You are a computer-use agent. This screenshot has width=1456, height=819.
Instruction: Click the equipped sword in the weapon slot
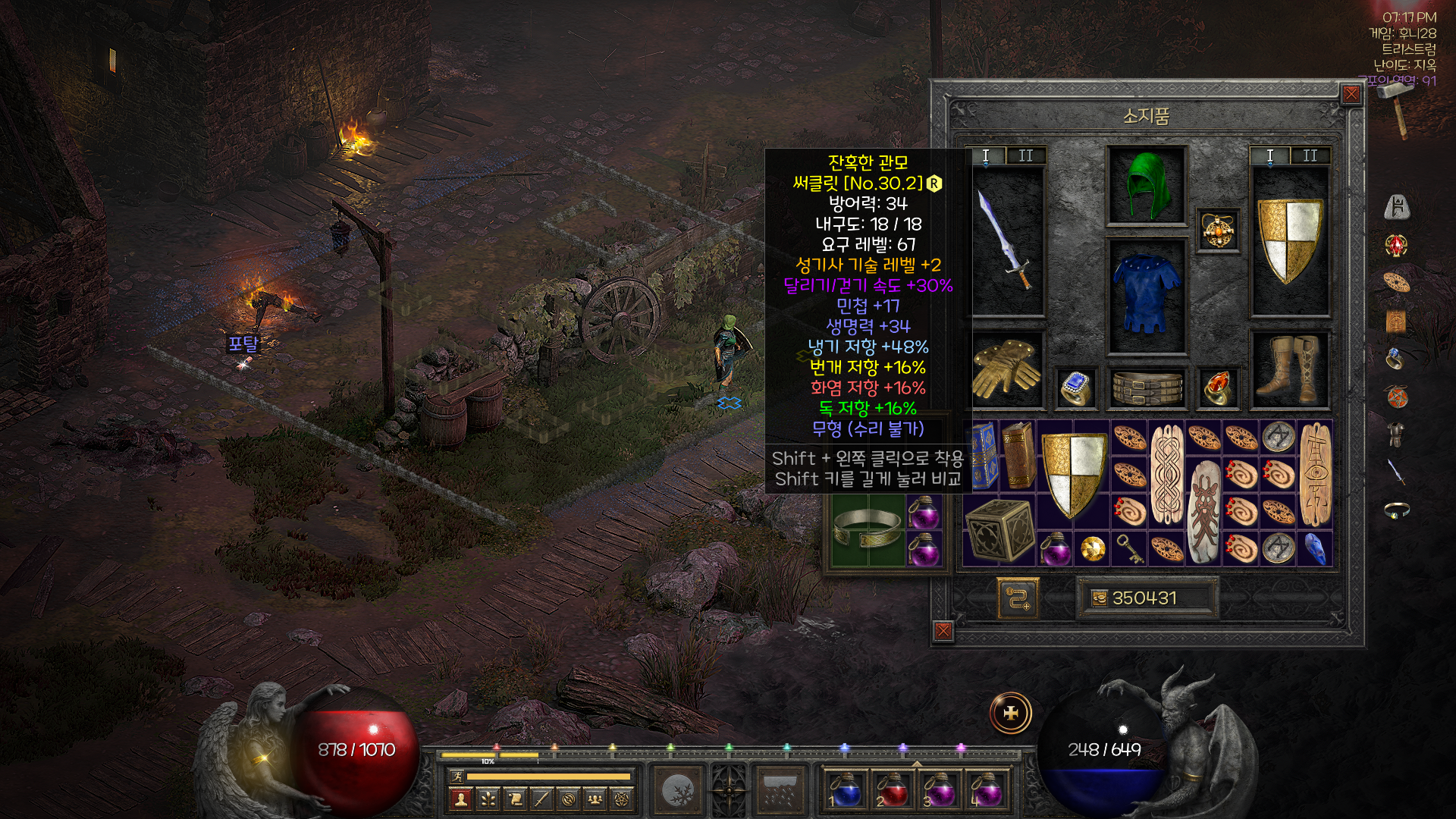[1006, 240]
